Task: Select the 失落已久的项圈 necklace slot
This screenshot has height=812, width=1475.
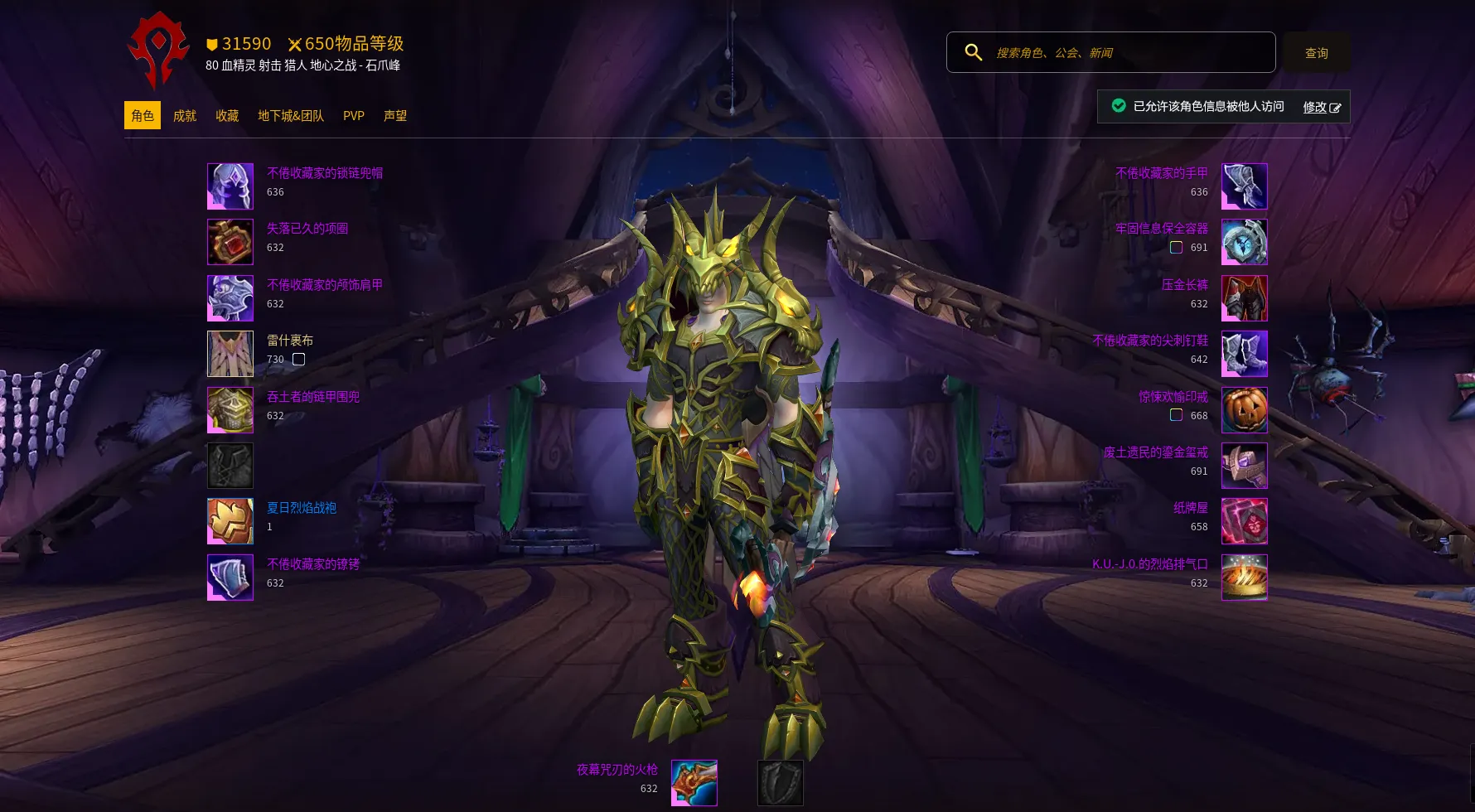Action: [x=230, y=242]
